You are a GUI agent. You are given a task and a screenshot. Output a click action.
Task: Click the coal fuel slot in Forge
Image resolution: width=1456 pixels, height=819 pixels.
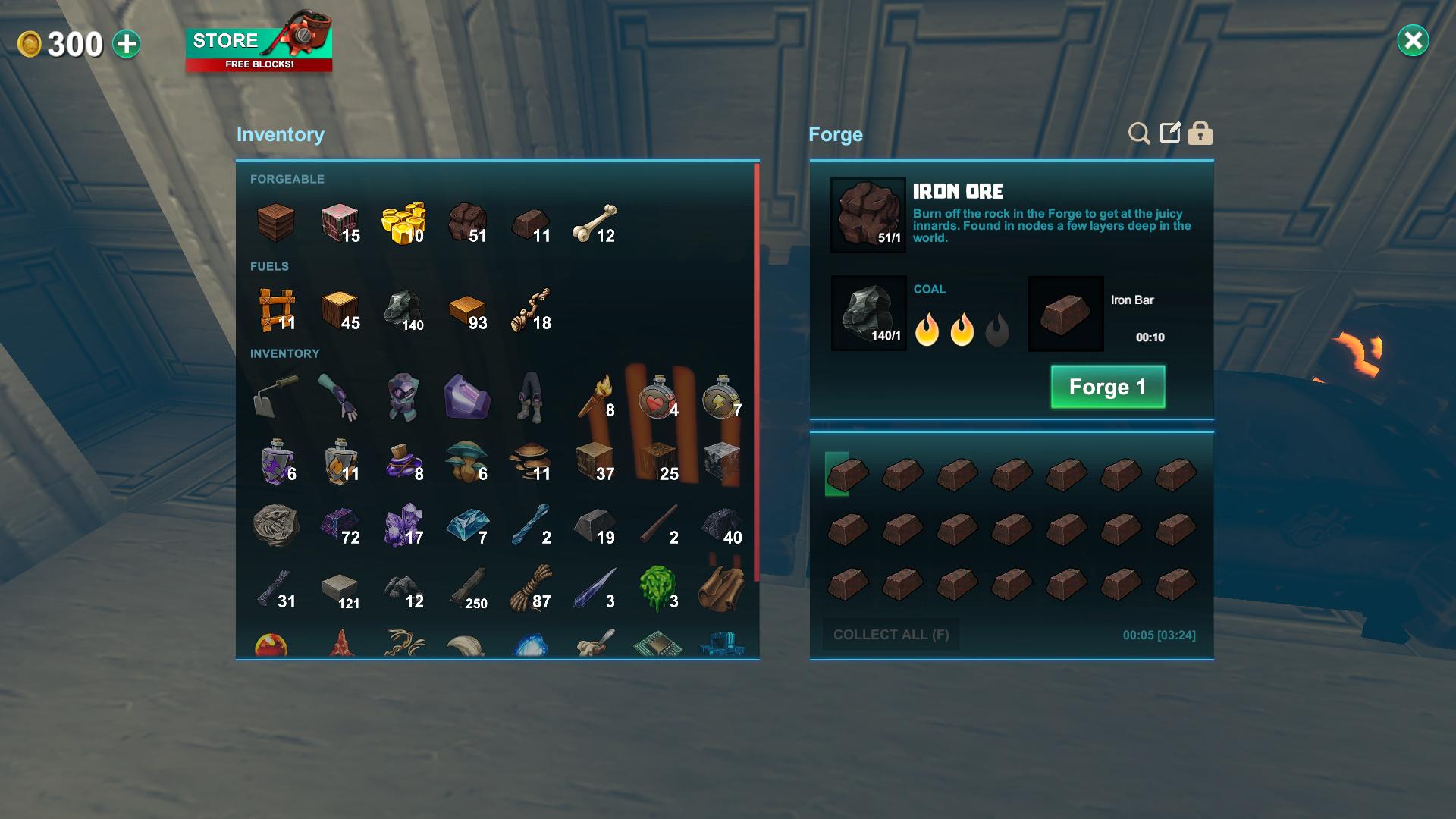pos(868,312)
